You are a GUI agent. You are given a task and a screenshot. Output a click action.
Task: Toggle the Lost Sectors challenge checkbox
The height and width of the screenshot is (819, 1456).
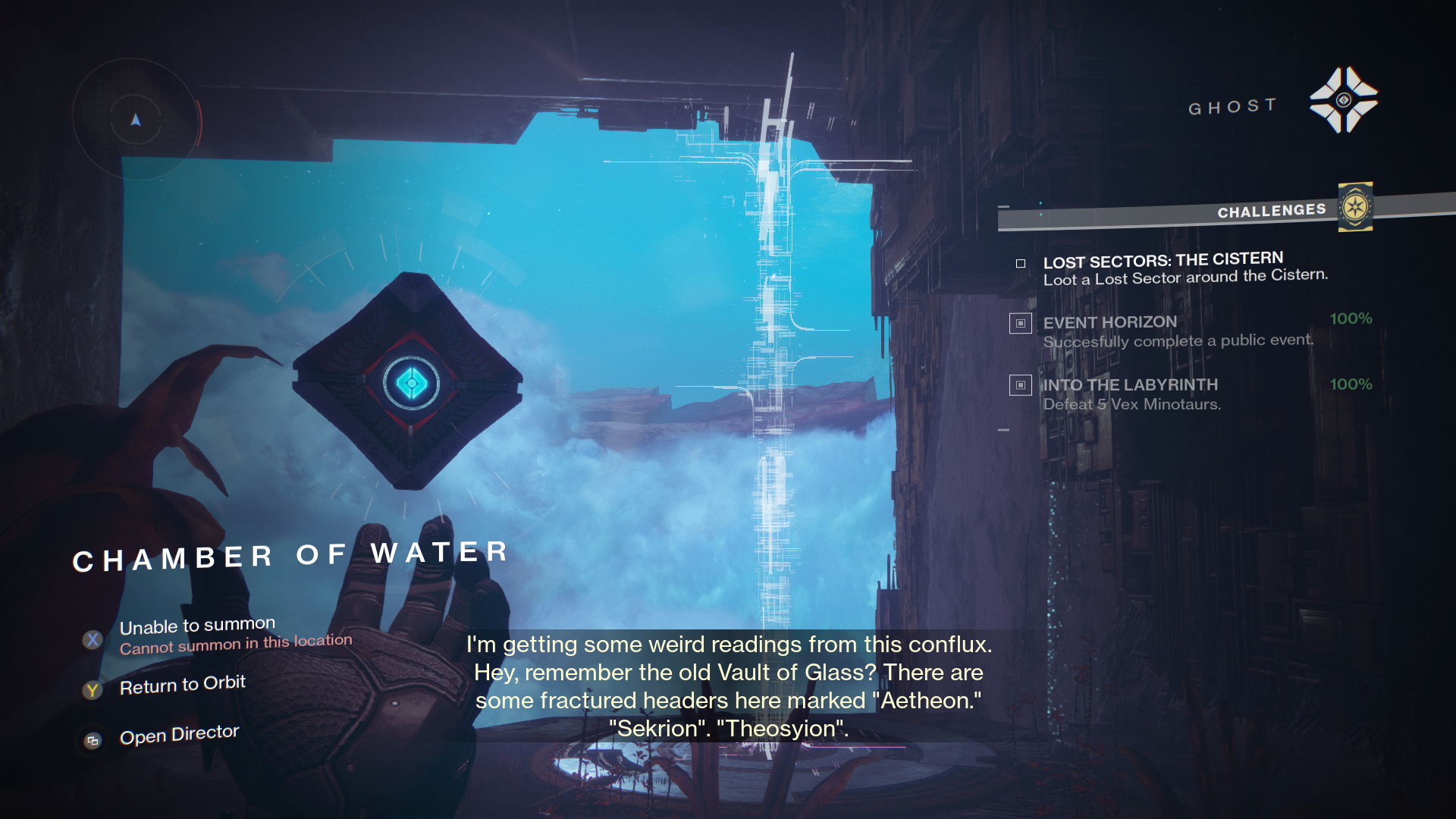coord(1021,263)
